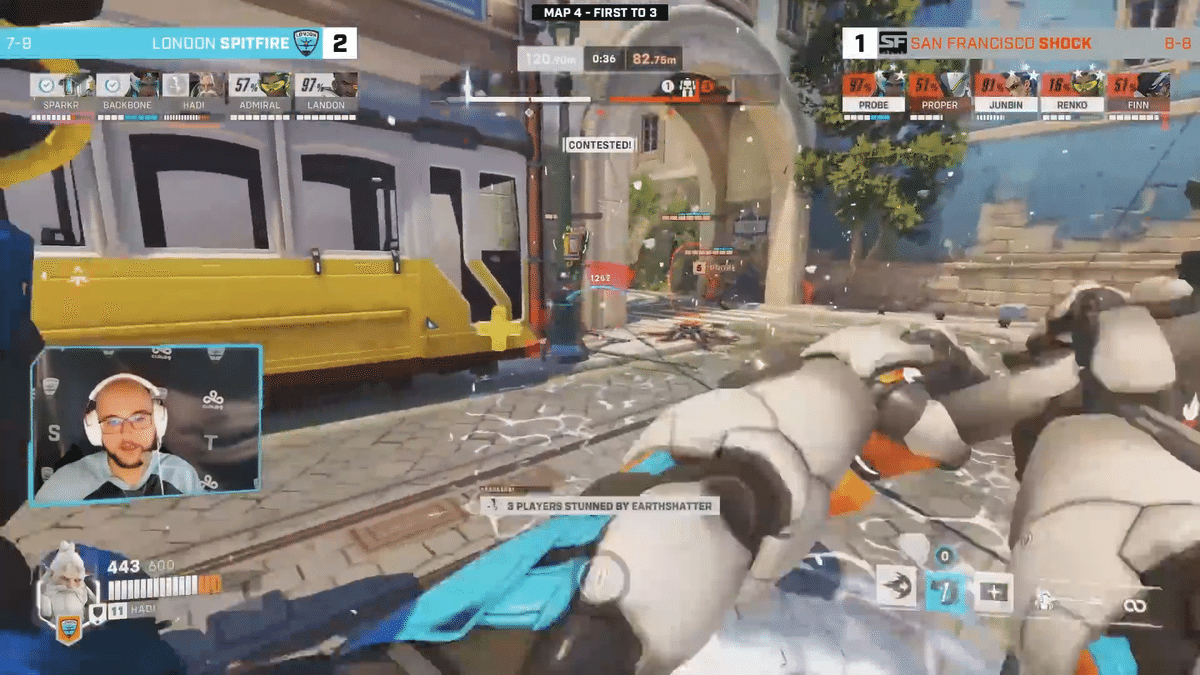Click the San Francisco Shock SF logo
1200x675 pixels.
coord(892,43)
